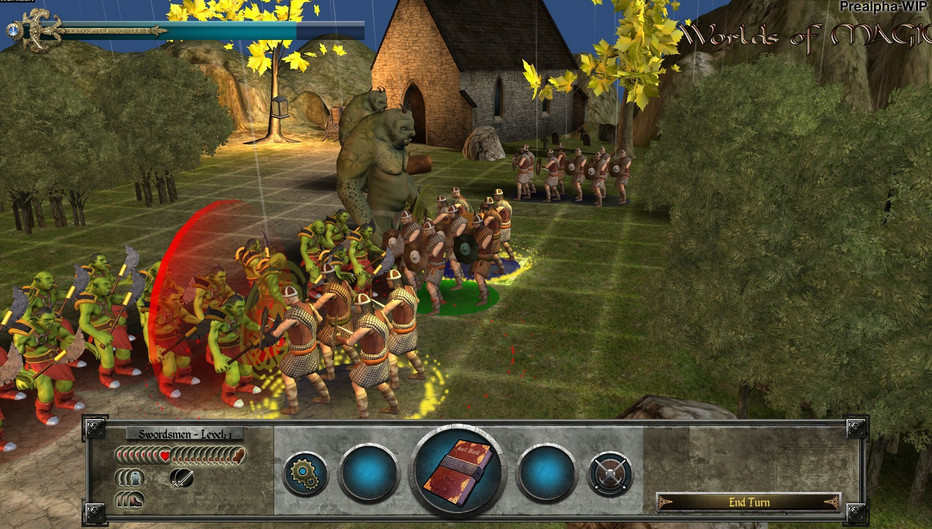Screen dimensions: 932x529
Task: Select the crossed swords attack stat icon
Action: coord(180,477)
